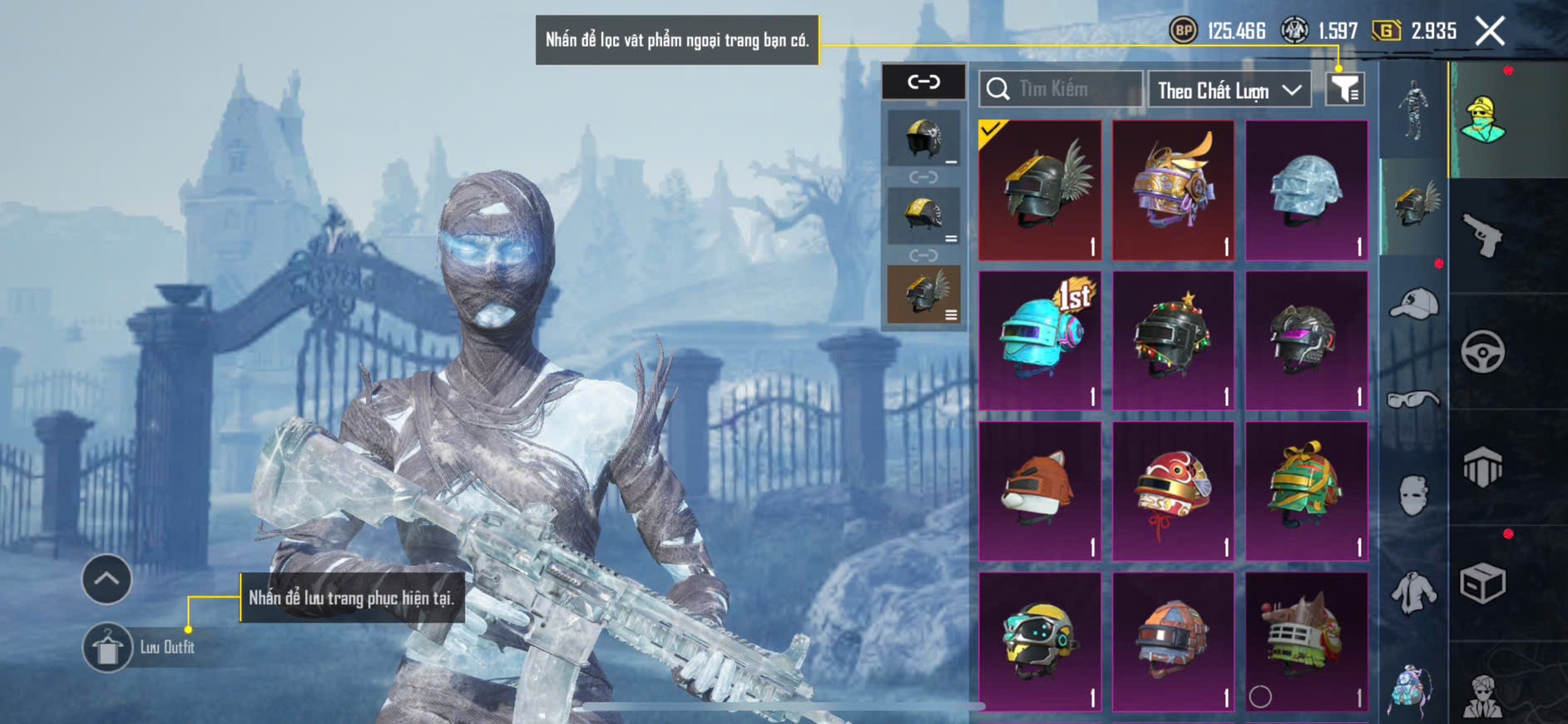Select the cap headwear category
Viewport: 1568px width, 724px height.
coord(1413,304)
